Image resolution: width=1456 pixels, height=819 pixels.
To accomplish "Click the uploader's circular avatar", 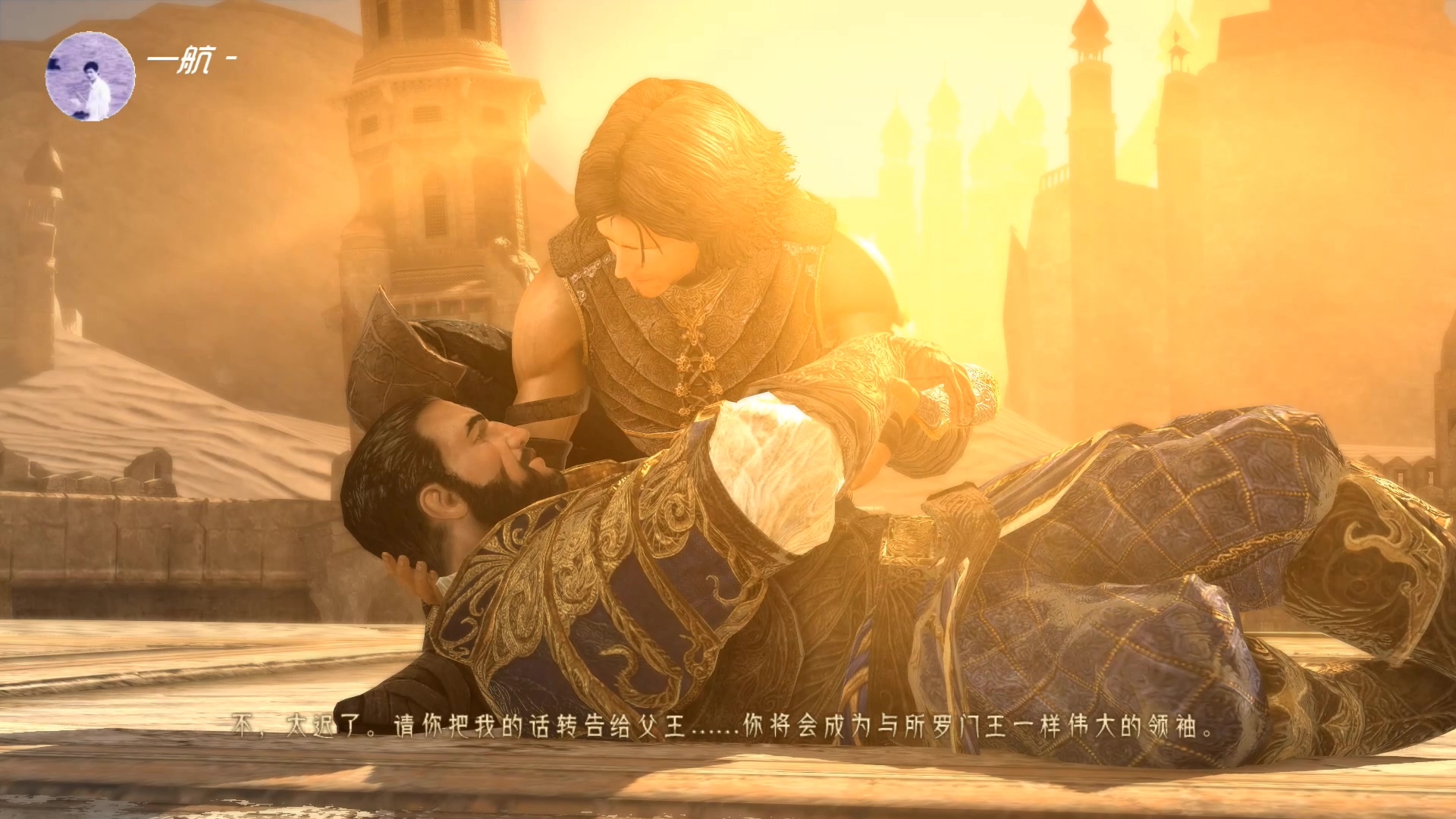I will pos(90,77).
